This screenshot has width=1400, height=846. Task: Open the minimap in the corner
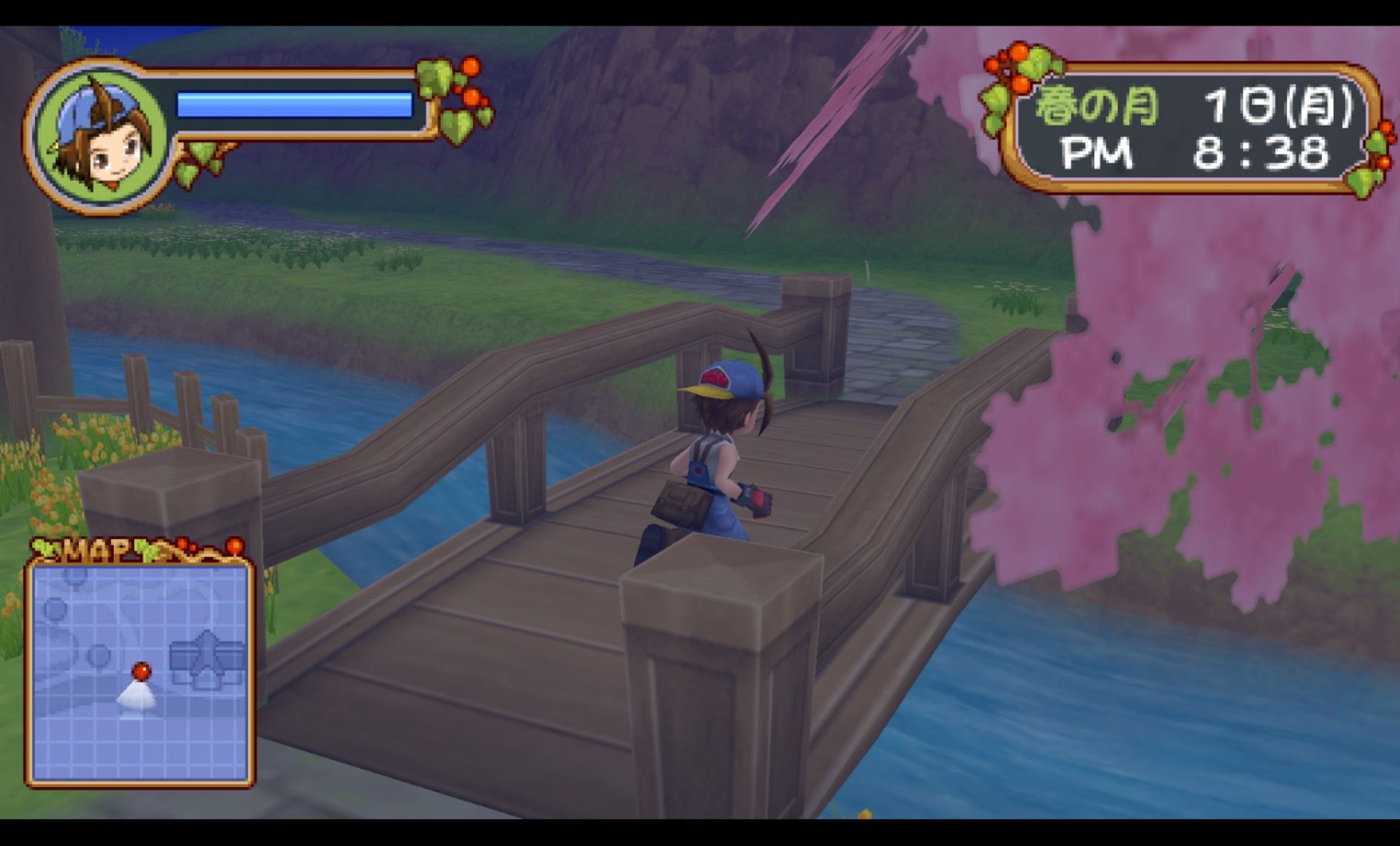click(140, 672)
